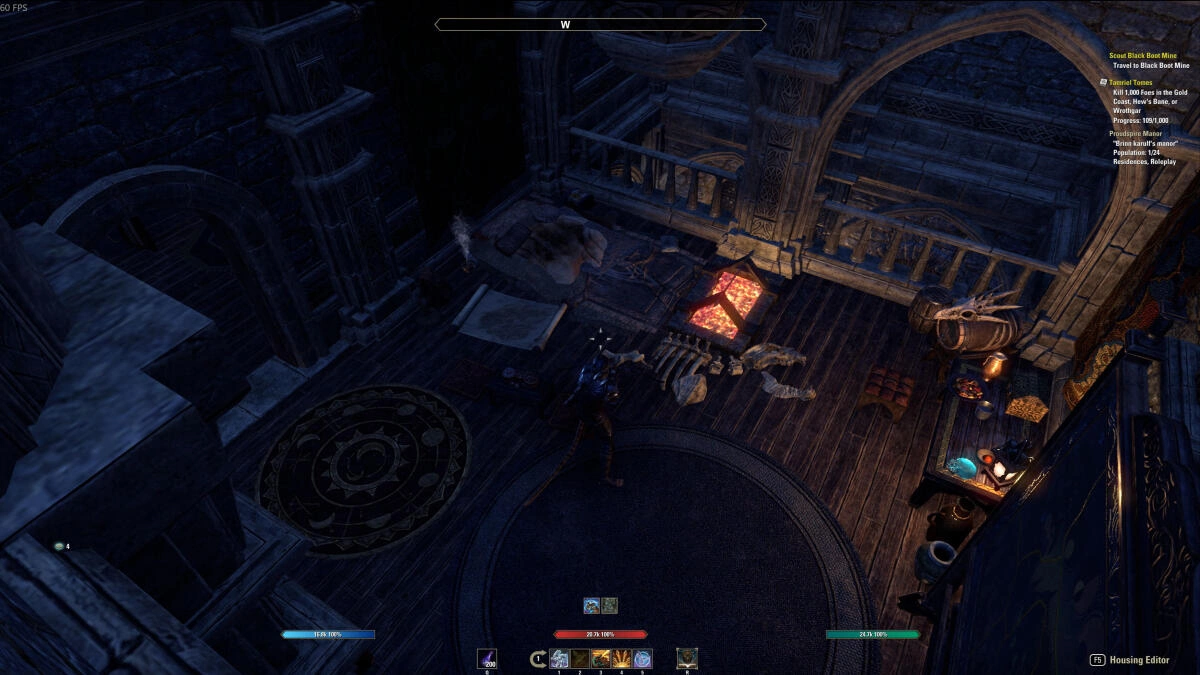Screen dimensions: 1200x675
Task: Click the compass bar showing W
Action: click(x=600, y=24)
